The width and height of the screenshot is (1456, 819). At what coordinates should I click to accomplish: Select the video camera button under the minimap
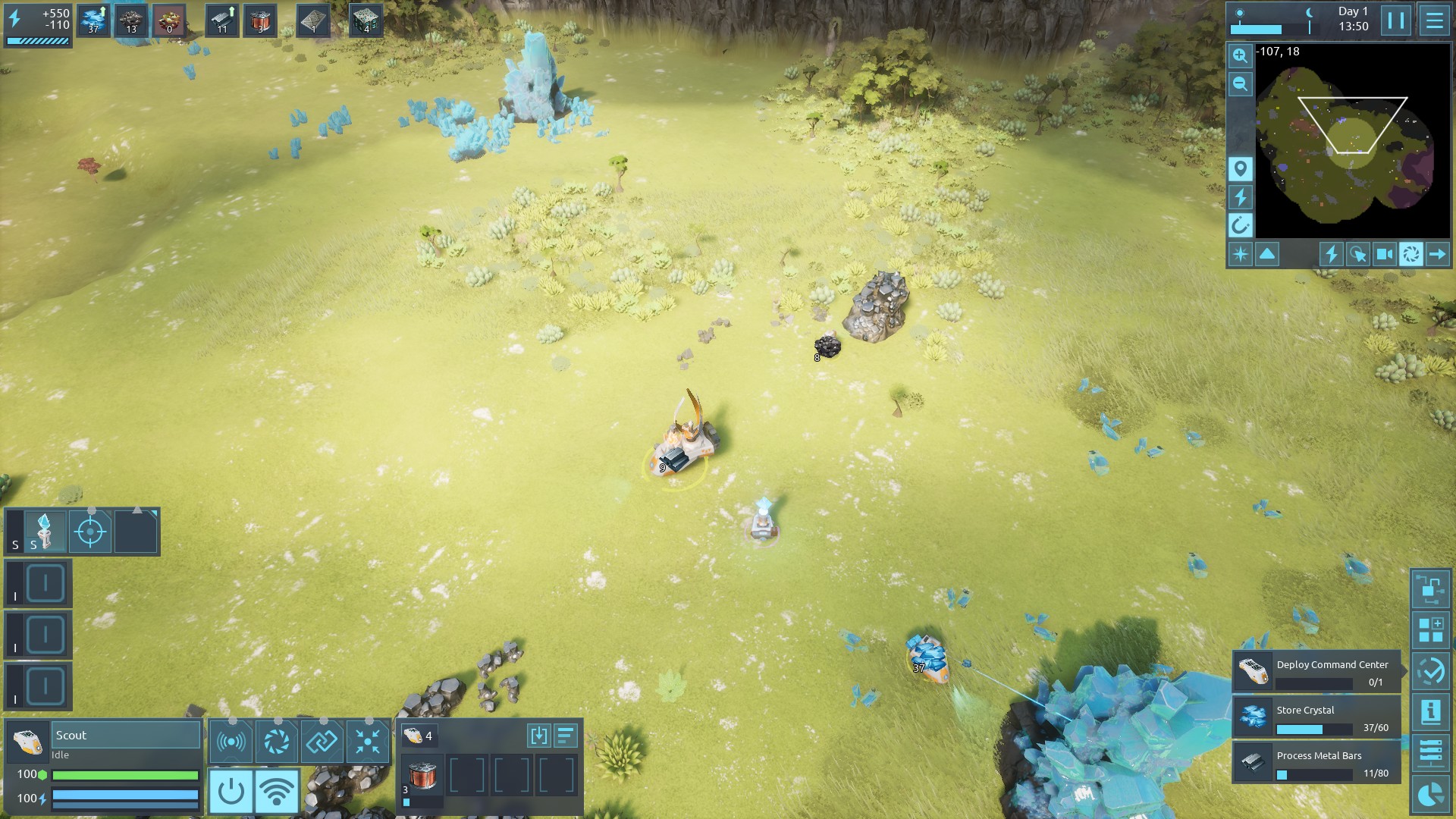[1384, 254]
